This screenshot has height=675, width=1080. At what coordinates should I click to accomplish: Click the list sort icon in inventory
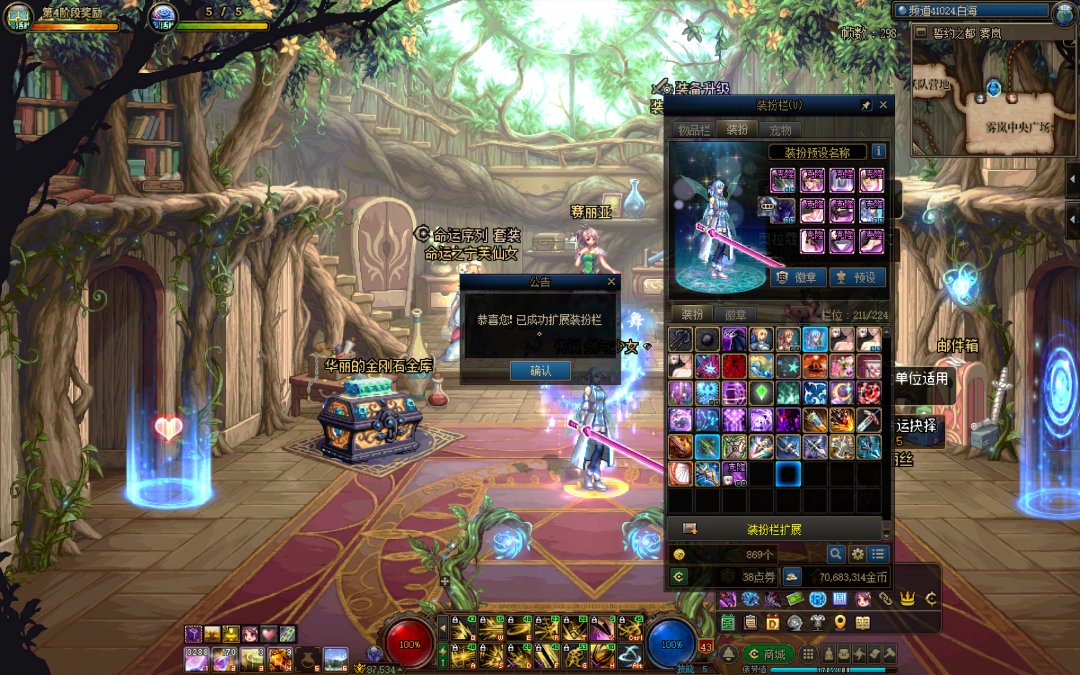tap(878, 553)
